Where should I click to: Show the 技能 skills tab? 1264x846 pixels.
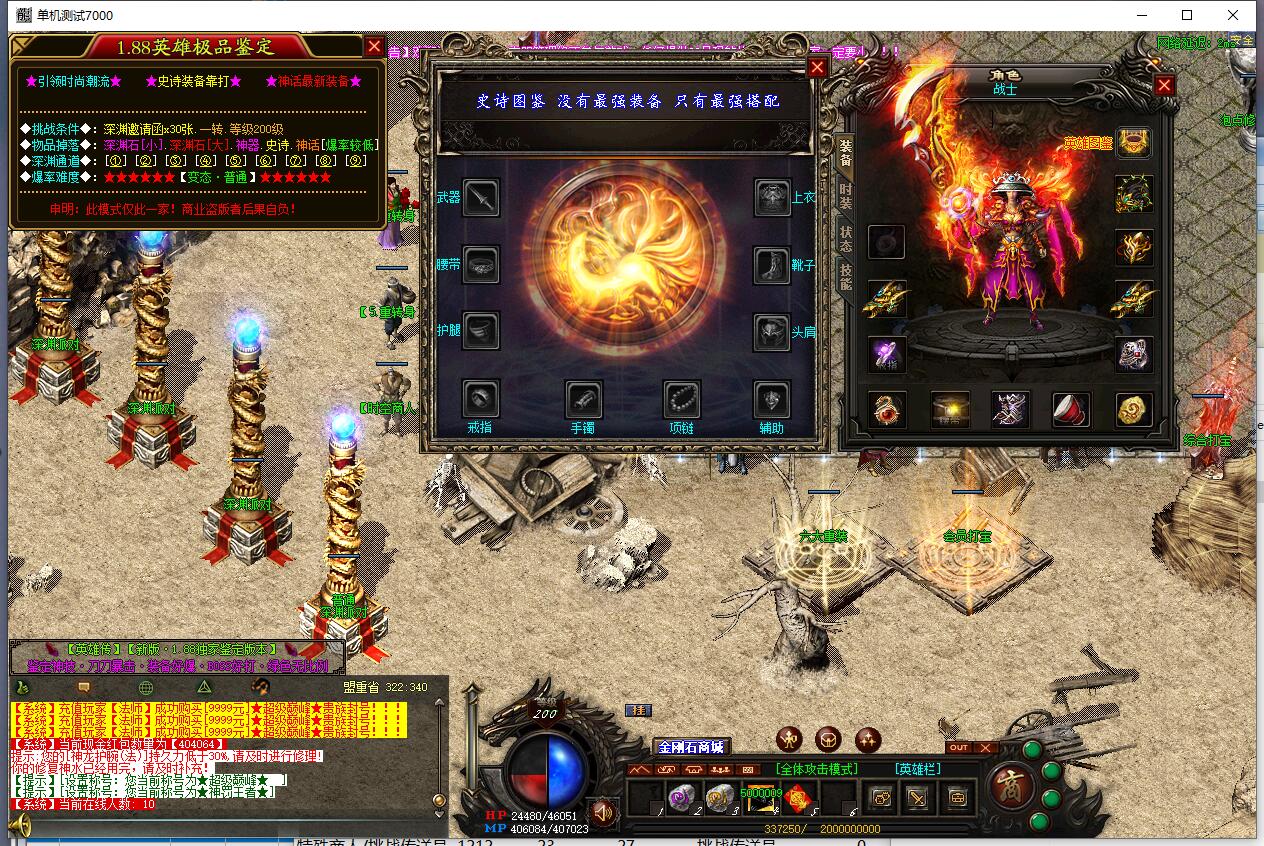pos(846,278)
